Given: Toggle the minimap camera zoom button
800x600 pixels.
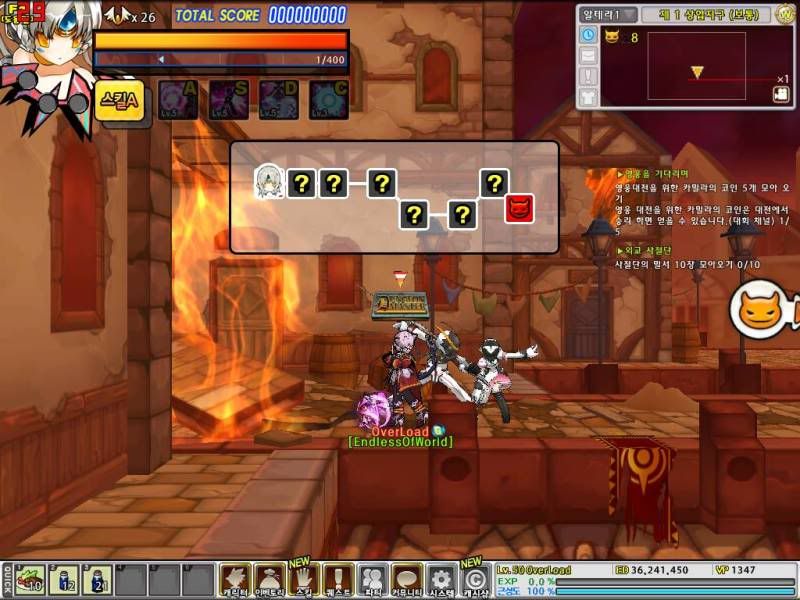Looking at the screenshot, I should pyautogui.click(x=781, y=94).
